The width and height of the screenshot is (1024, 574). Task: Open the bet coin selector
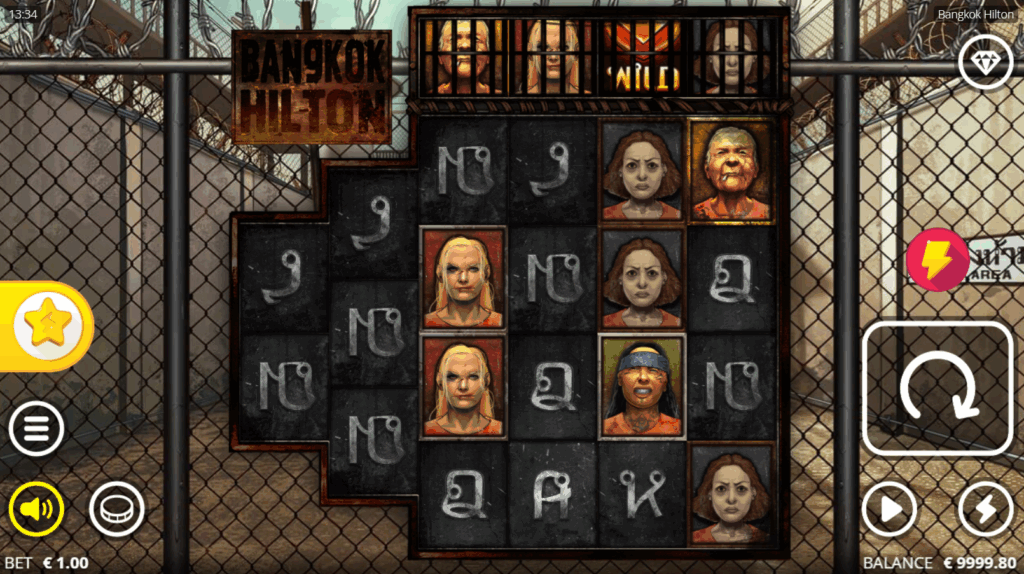click(116, 510)
